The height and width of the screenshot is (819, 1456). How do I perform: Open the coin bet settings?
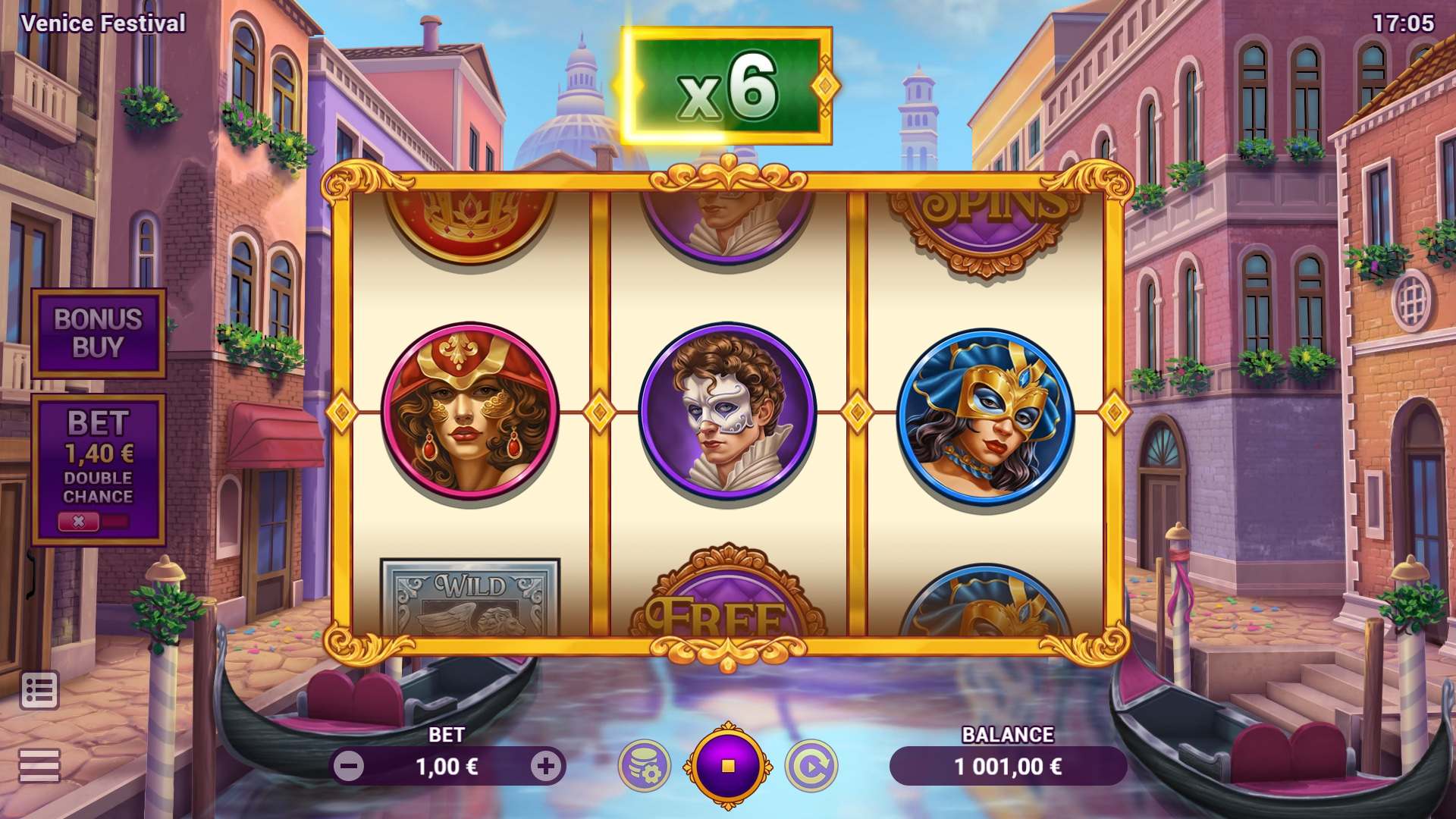coord(644,767)
